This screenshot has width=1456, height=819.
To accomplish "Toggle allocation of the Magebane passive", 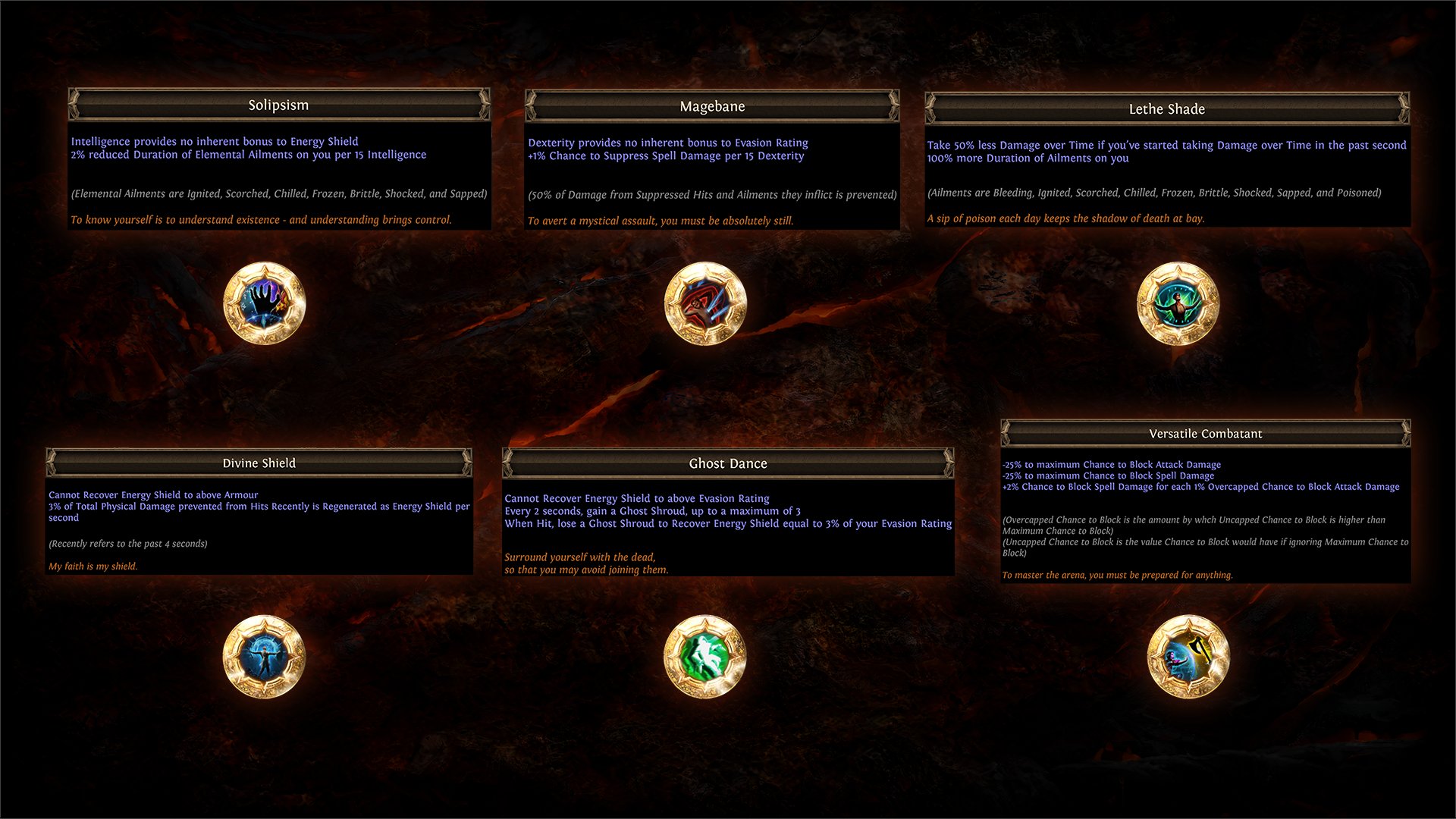I will tap(704, 303).
